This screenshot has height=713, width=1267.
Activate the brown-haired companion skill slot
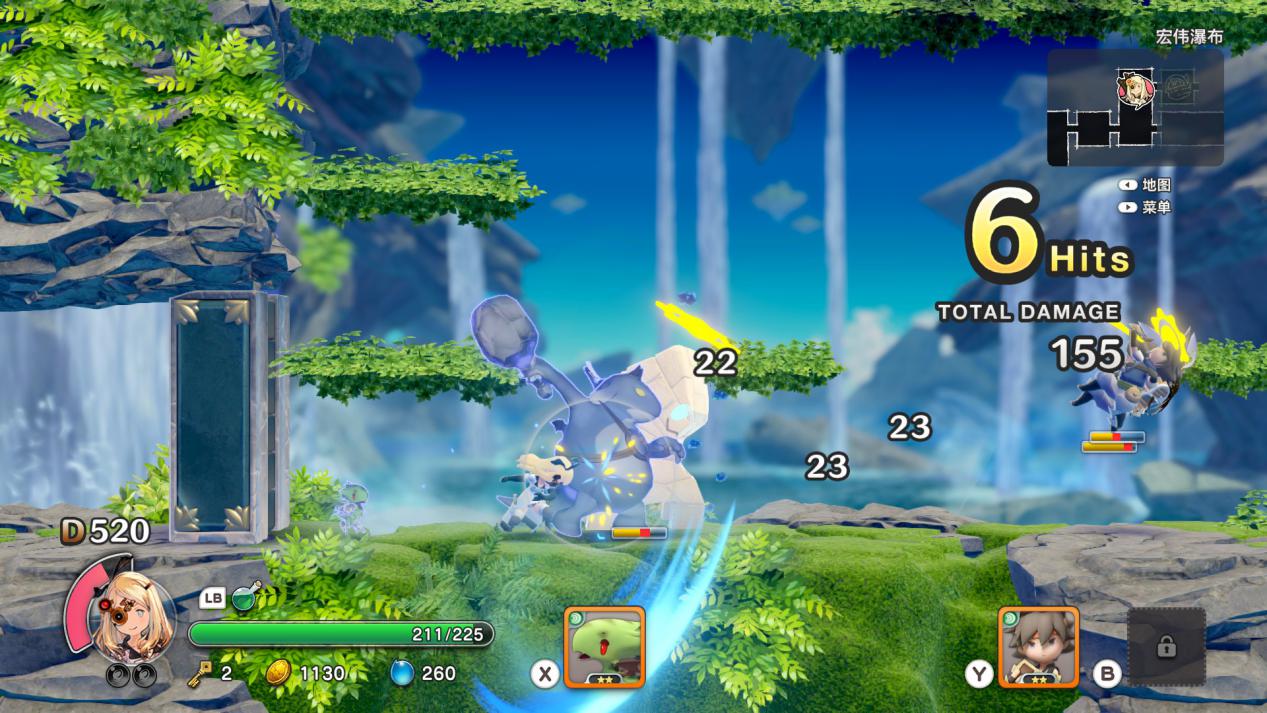coord(1038,646)
